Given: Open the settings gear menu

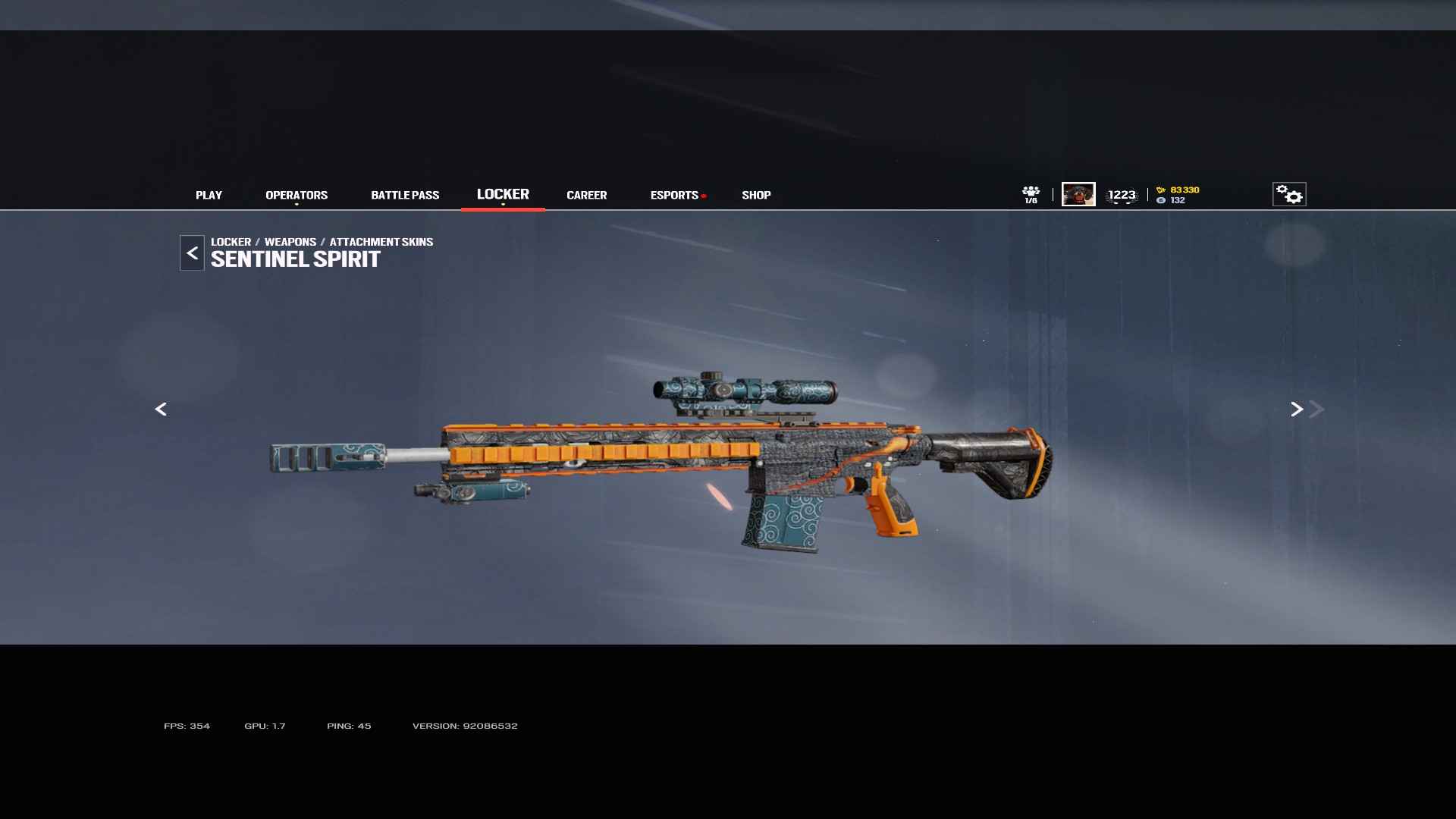Looking at the screenshot, I should [x=1288, y=194].
